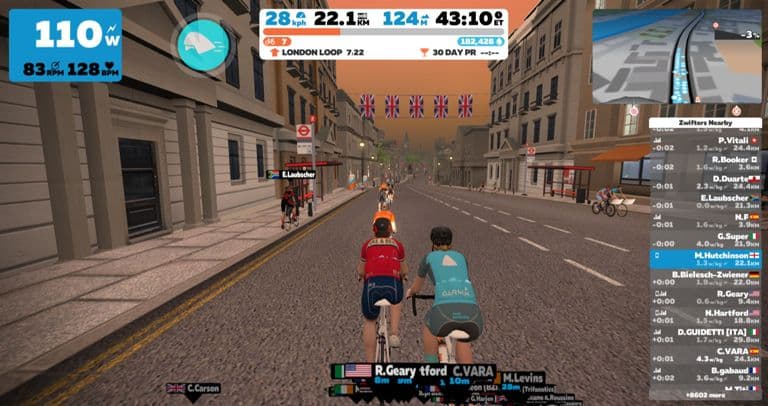
Task: Select R.Booker in the nearby riders list
Action: [705, 162]
